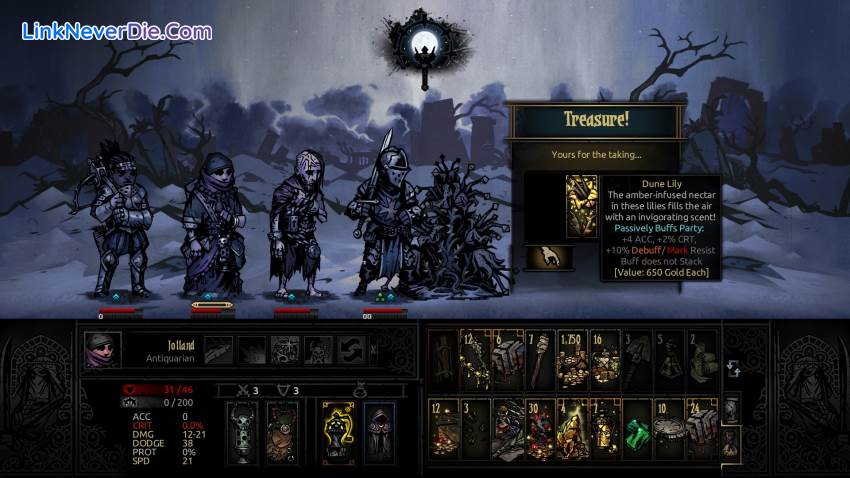
Task: Select the red gems stack of 30
Action: [x=541, y=427]
